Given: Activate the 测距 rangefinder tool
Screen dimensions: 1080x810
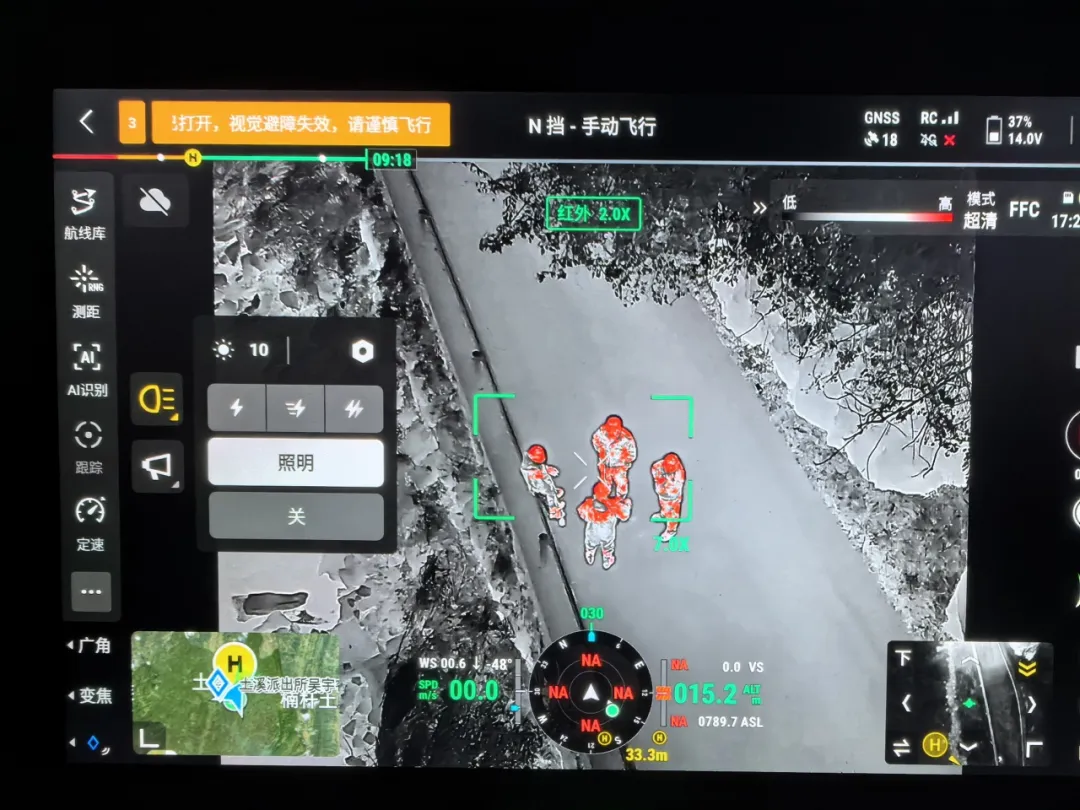Looking at the screenshot, I should point(87,290).
